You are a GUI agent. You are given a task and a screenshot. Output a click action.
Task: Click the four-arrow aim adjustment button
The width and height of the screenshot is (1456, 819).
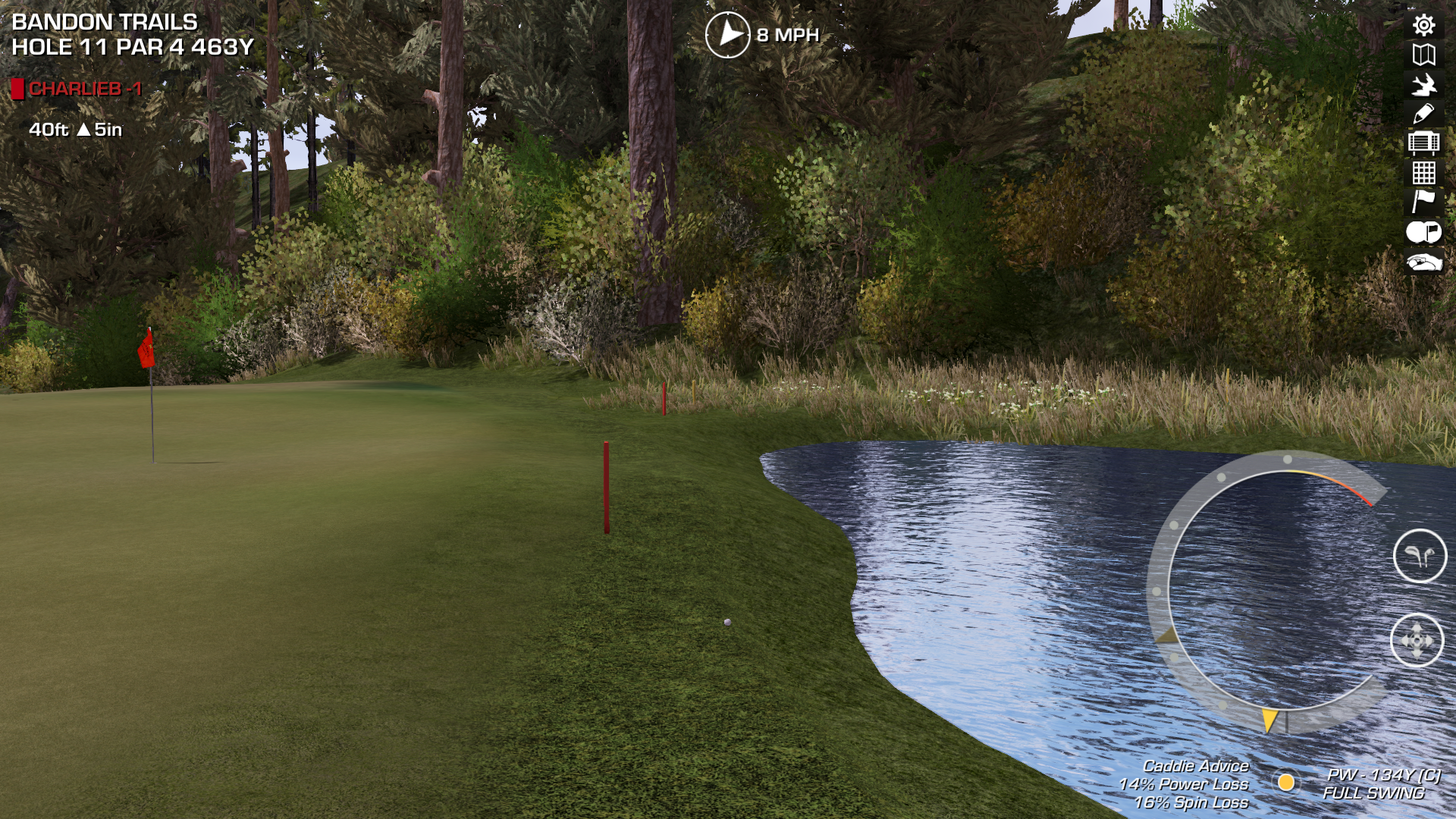pyautogui.click(x=1417, y=641)
